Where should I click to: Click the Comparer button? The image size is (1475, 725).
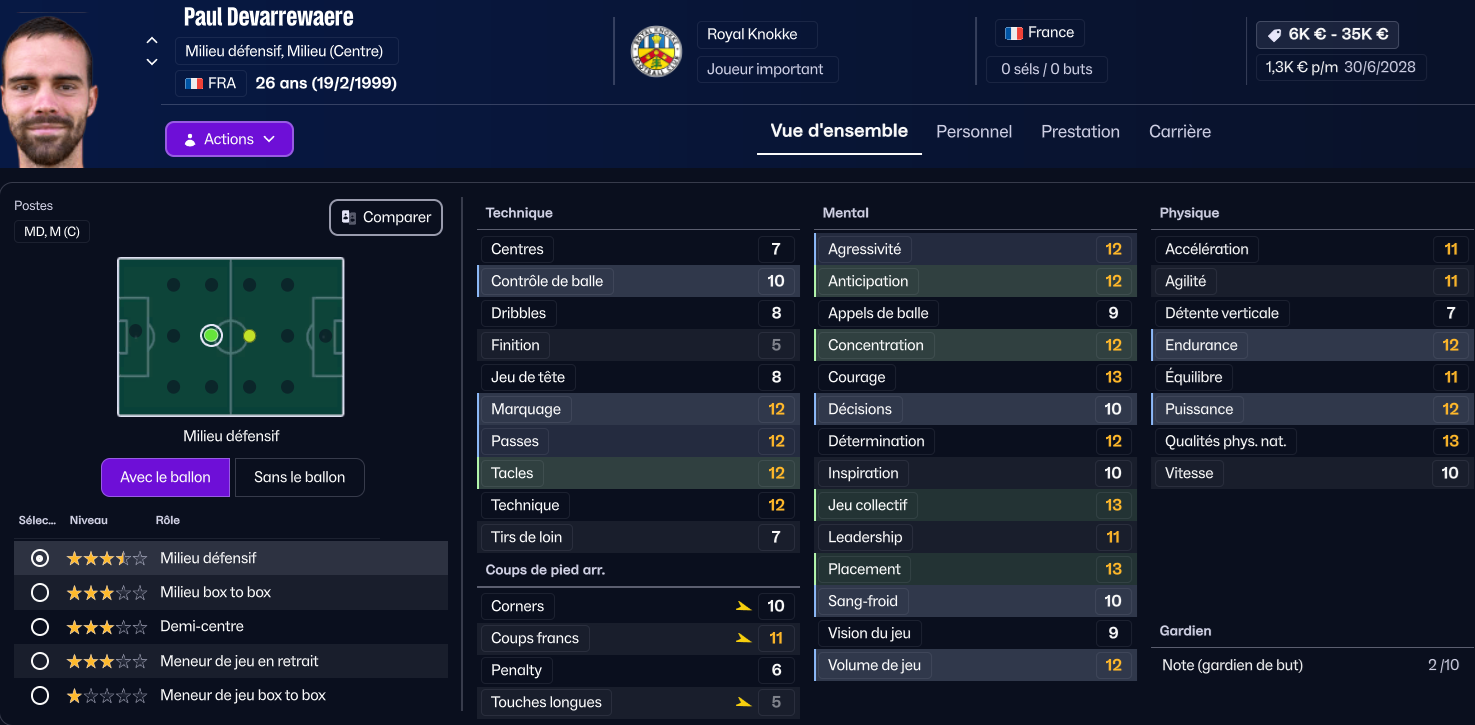(386, 217)
